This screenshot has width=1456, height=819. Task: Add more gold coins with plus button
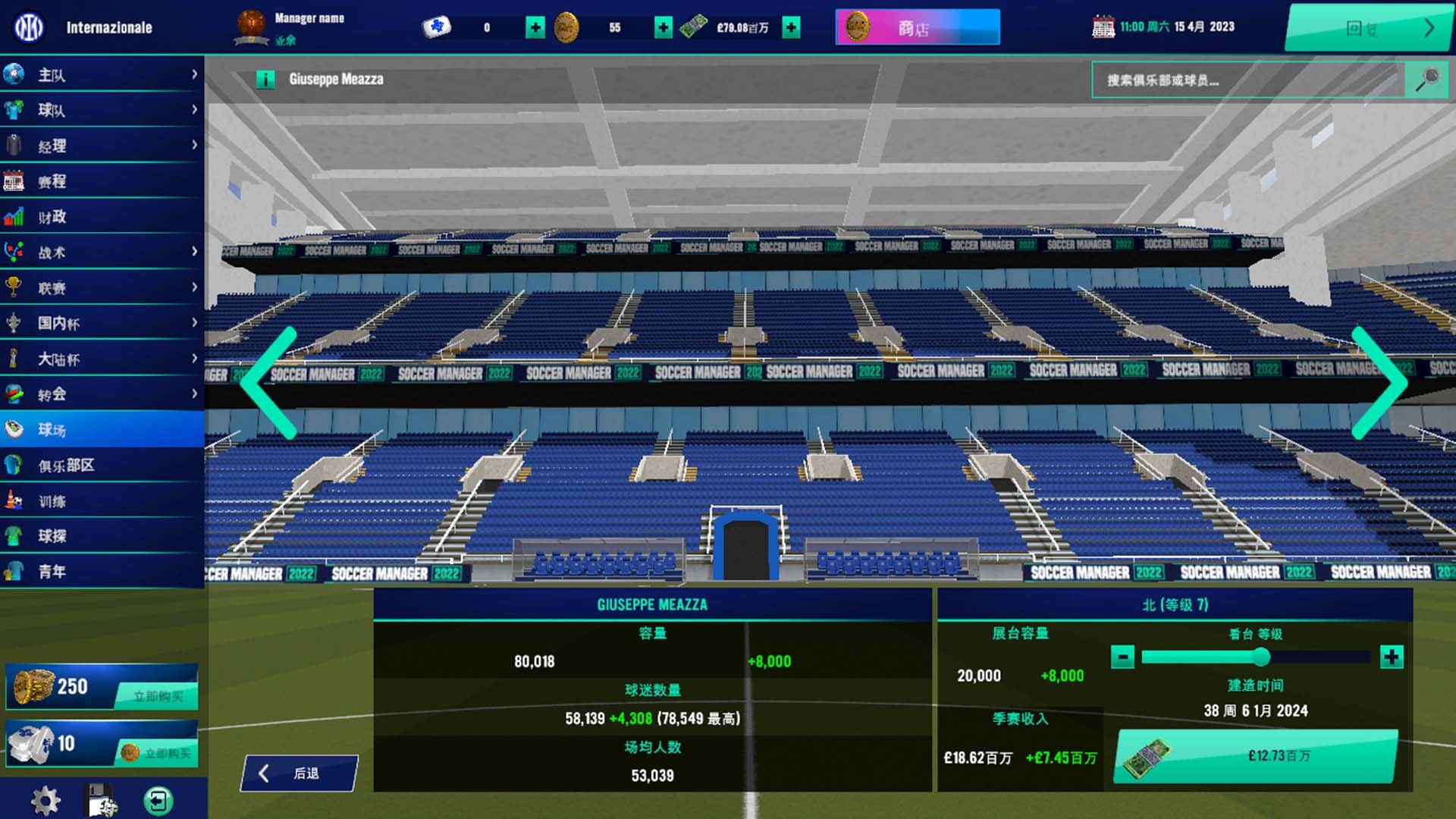[664, 28]
